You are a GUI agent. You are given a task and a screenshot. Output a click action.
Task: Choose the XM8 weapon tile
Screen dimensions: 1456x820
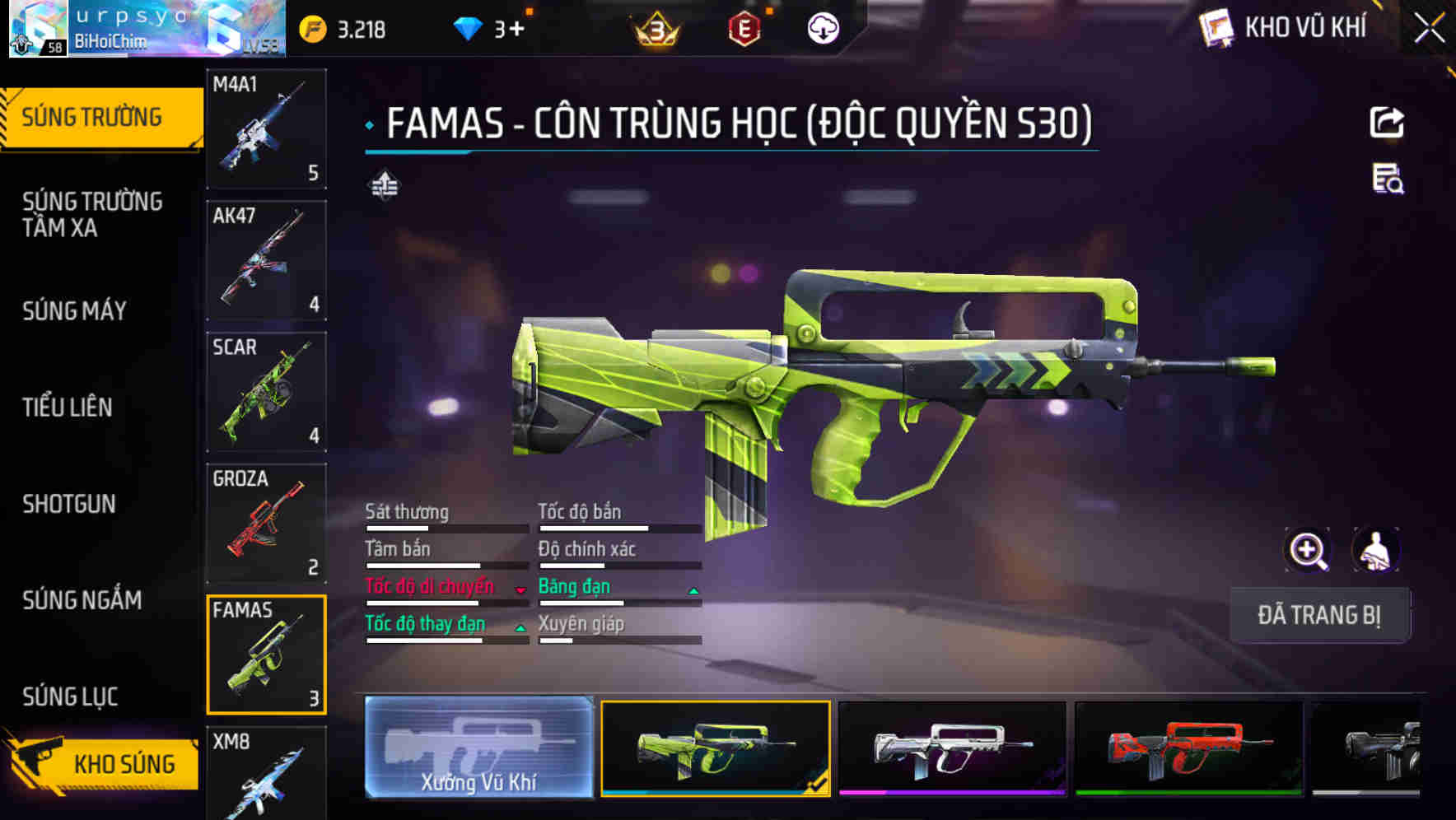click(x=266, y=772)
